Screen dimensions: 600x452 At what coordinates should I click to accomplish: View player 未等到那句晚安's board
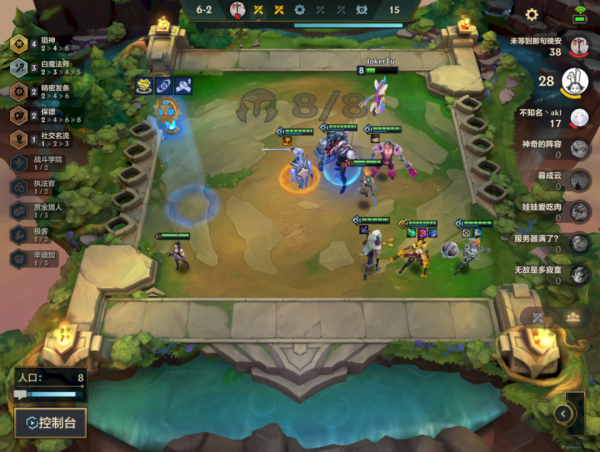point(577,47)
